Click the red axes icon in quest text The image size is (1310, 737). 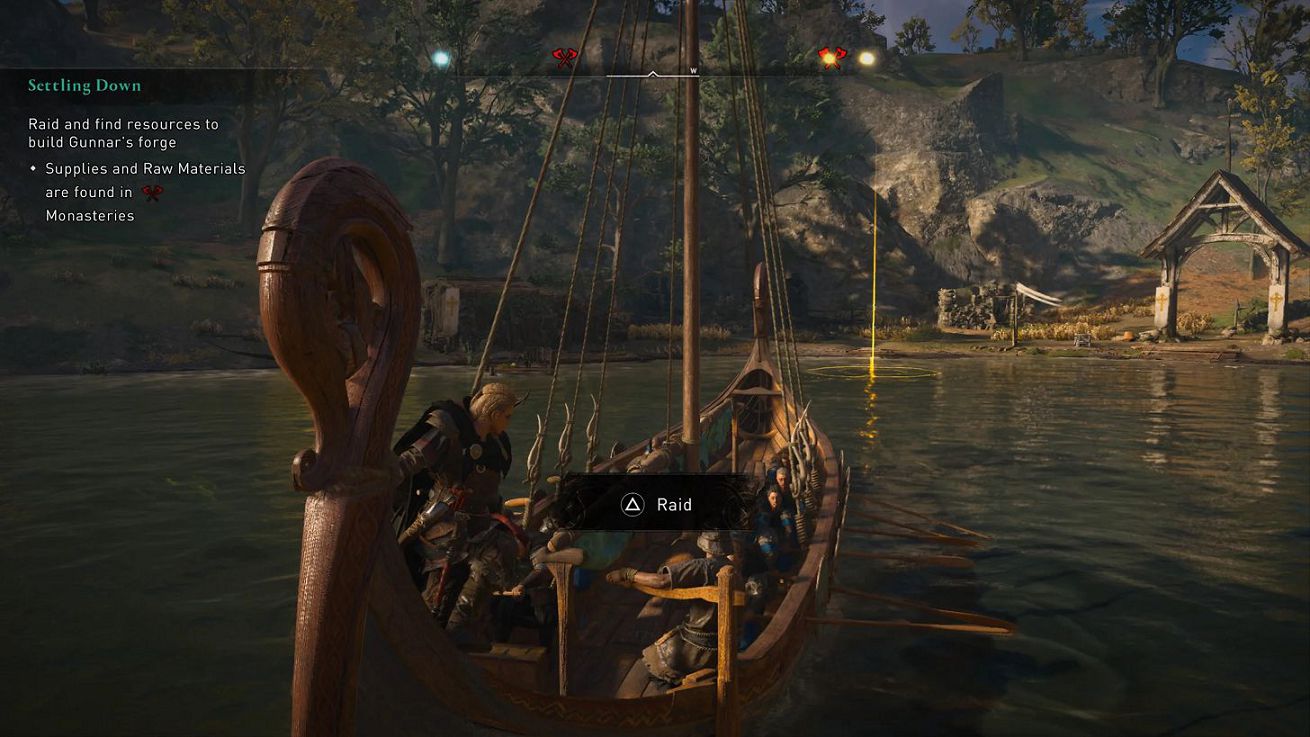152,193
